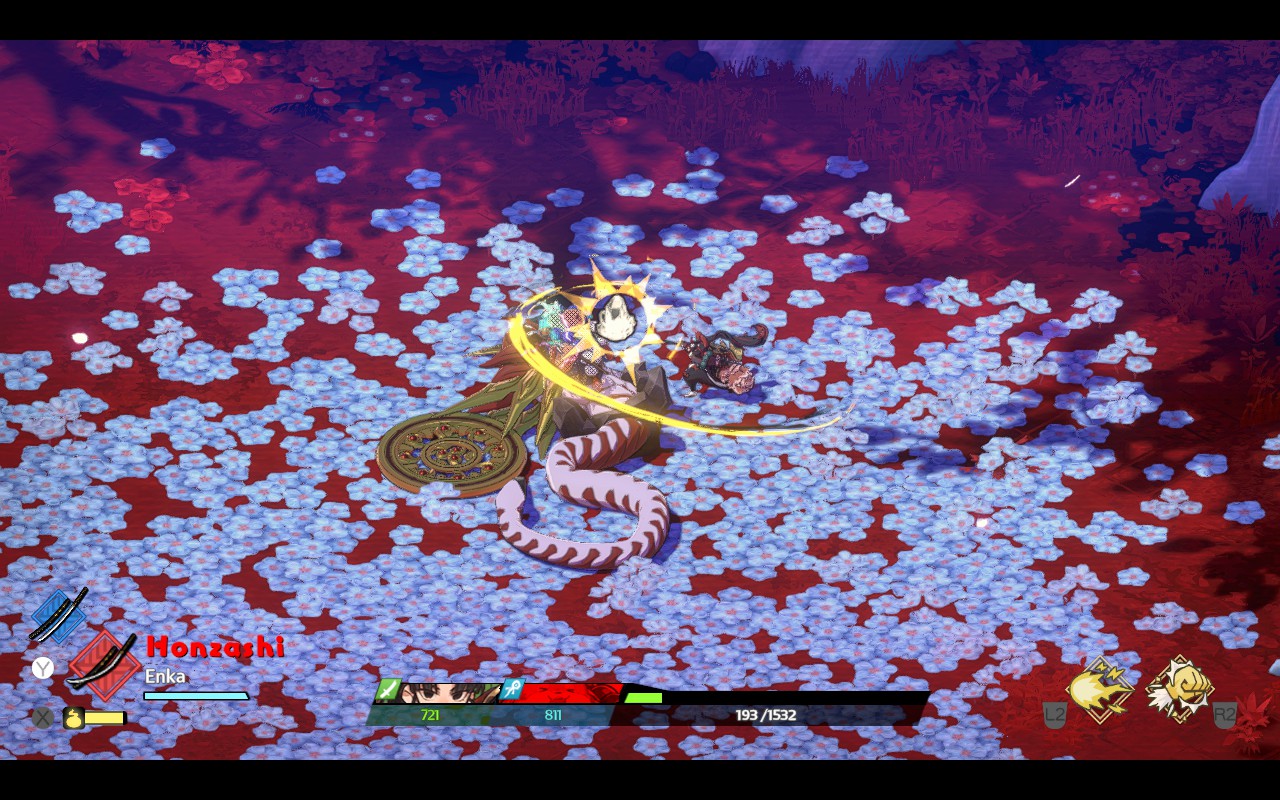This screenshot has width=1280, height=800.
Task: Activate the lightning dash ability icon
Action: (1099, 689)
